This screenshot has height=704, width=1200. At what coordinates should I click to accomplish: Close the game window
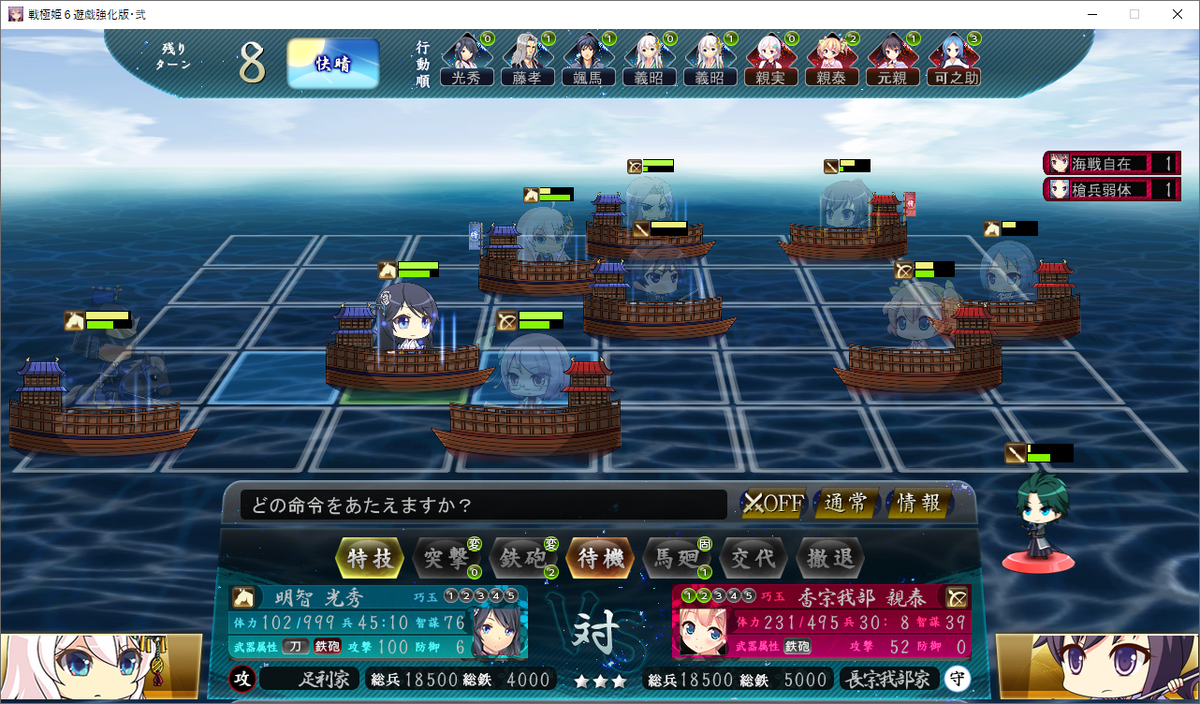[1176, 14]
